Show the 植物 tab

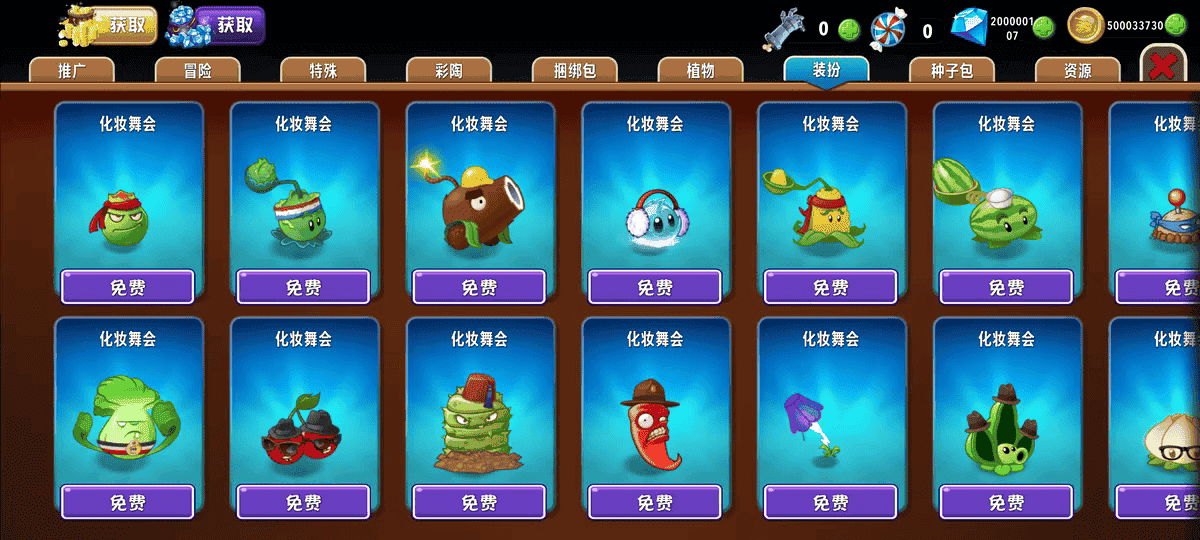(x=701, y=70)
